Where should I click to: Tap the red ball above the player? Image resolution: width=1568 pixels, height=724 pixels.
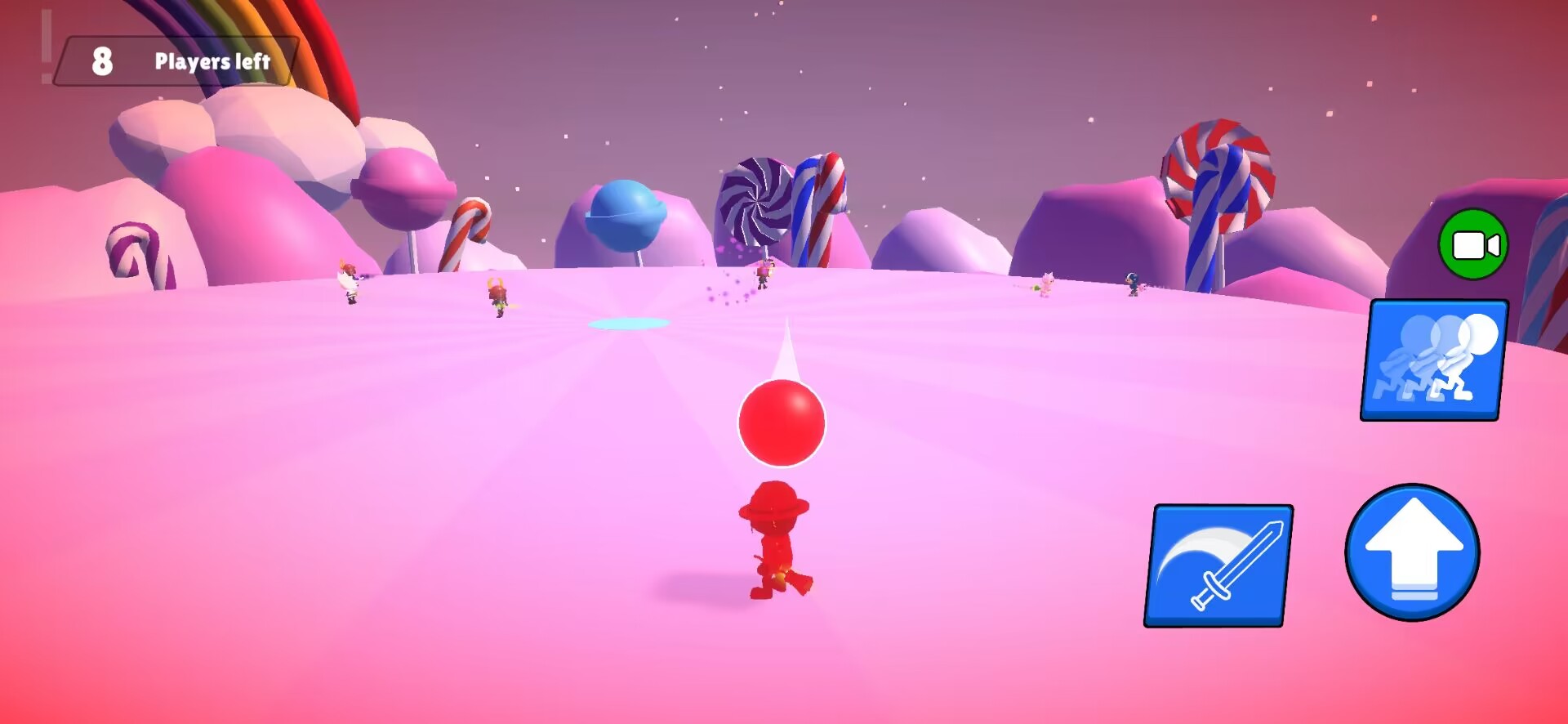tap(781, 422)
